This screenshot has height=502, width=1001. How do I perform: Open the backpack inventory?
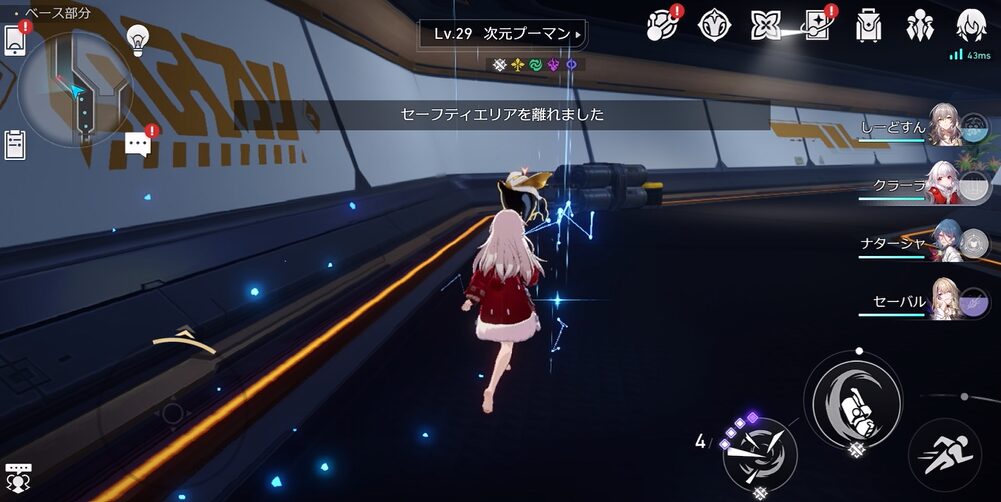(x=868, y=25)
